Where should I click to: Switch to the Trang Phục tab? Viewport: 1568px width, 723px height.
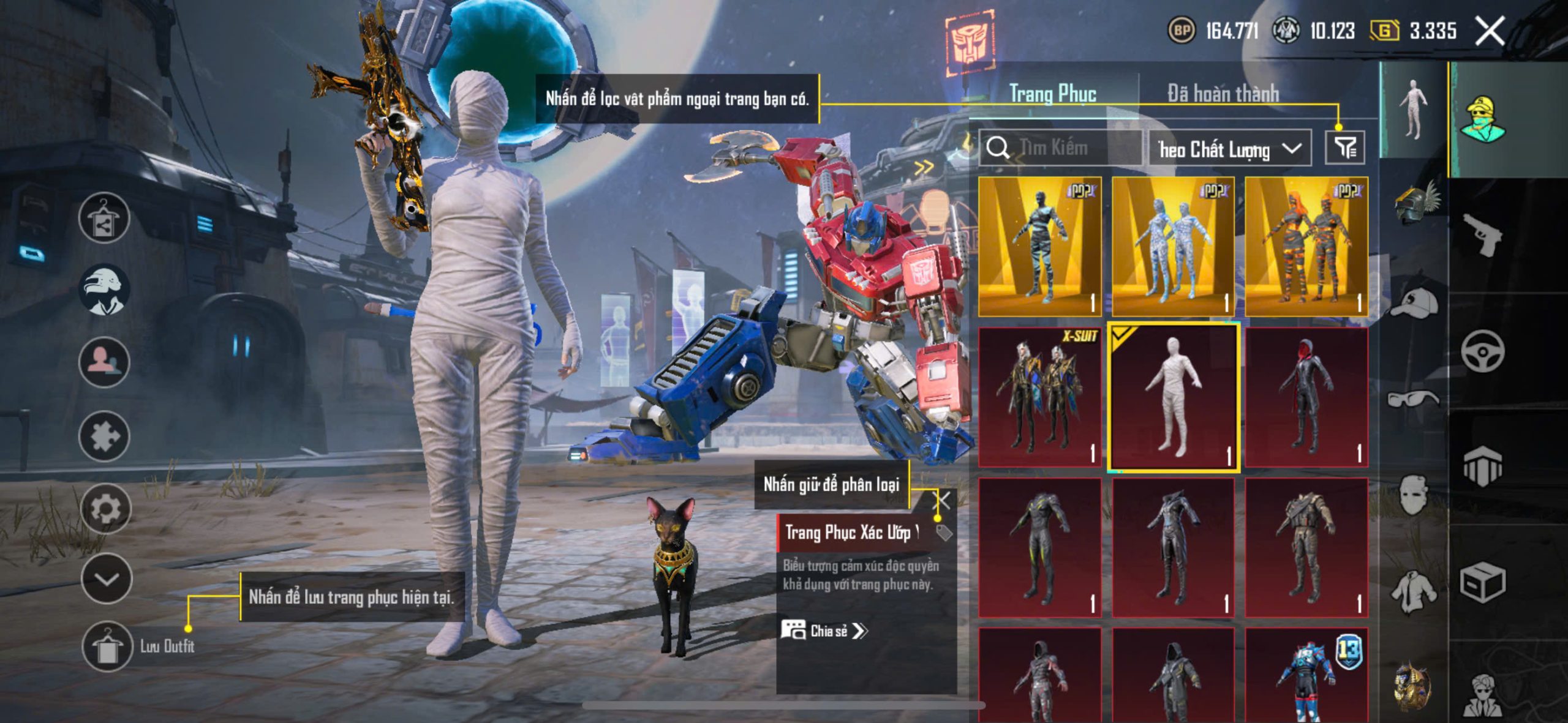(1052, 94)
